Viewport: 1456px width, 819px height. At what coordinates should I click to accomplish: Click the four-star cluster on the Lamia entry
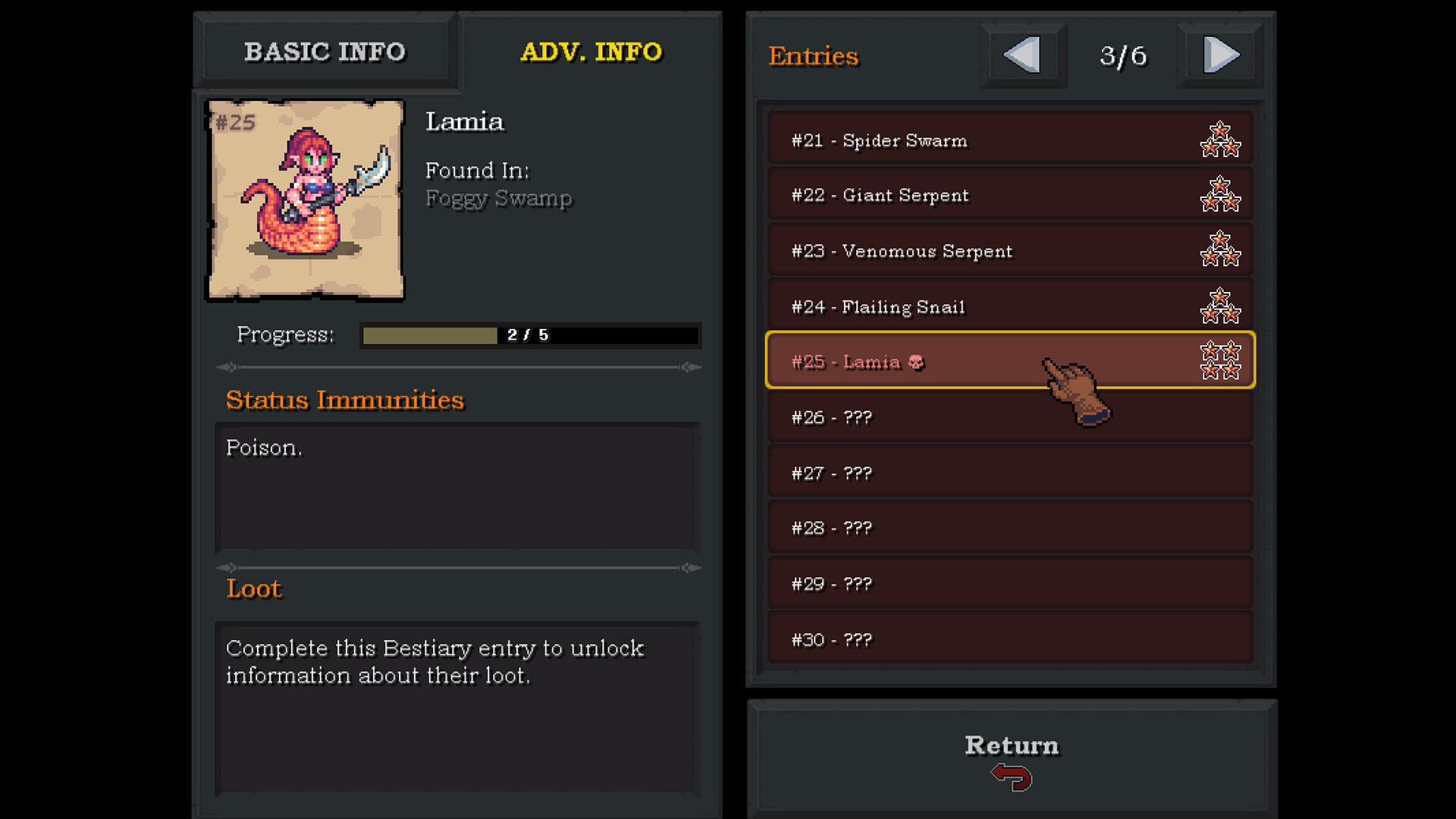click(x=1221, y=361)
